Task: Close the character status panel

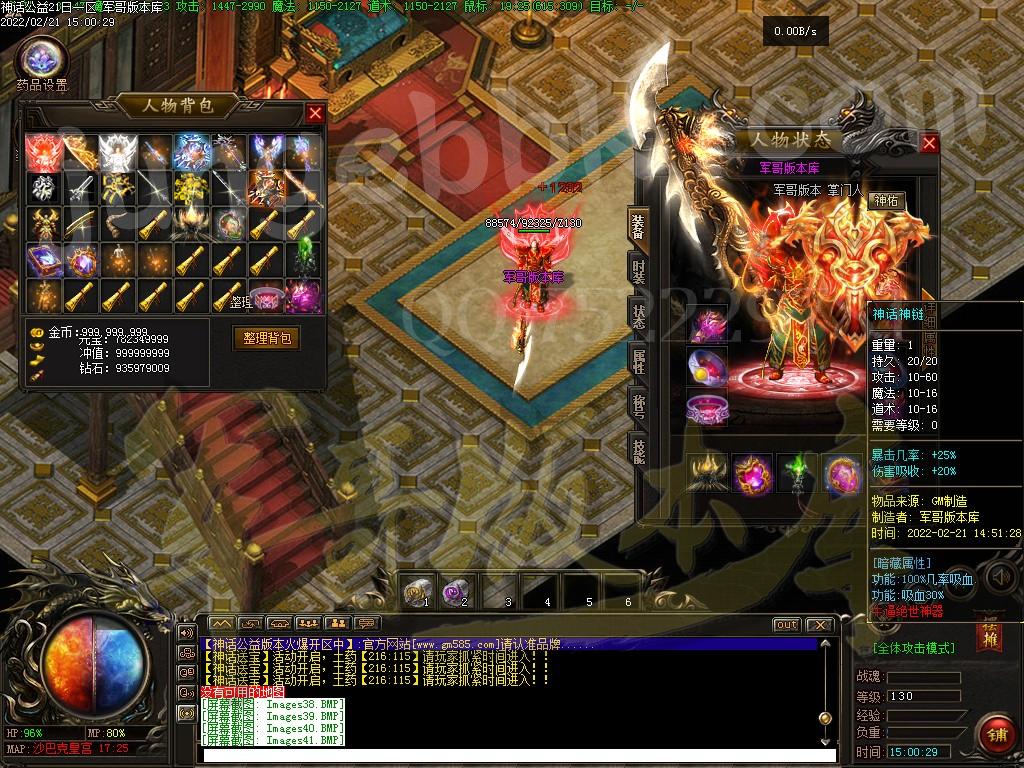Action: pyautogui.click(x=929, y=144)
